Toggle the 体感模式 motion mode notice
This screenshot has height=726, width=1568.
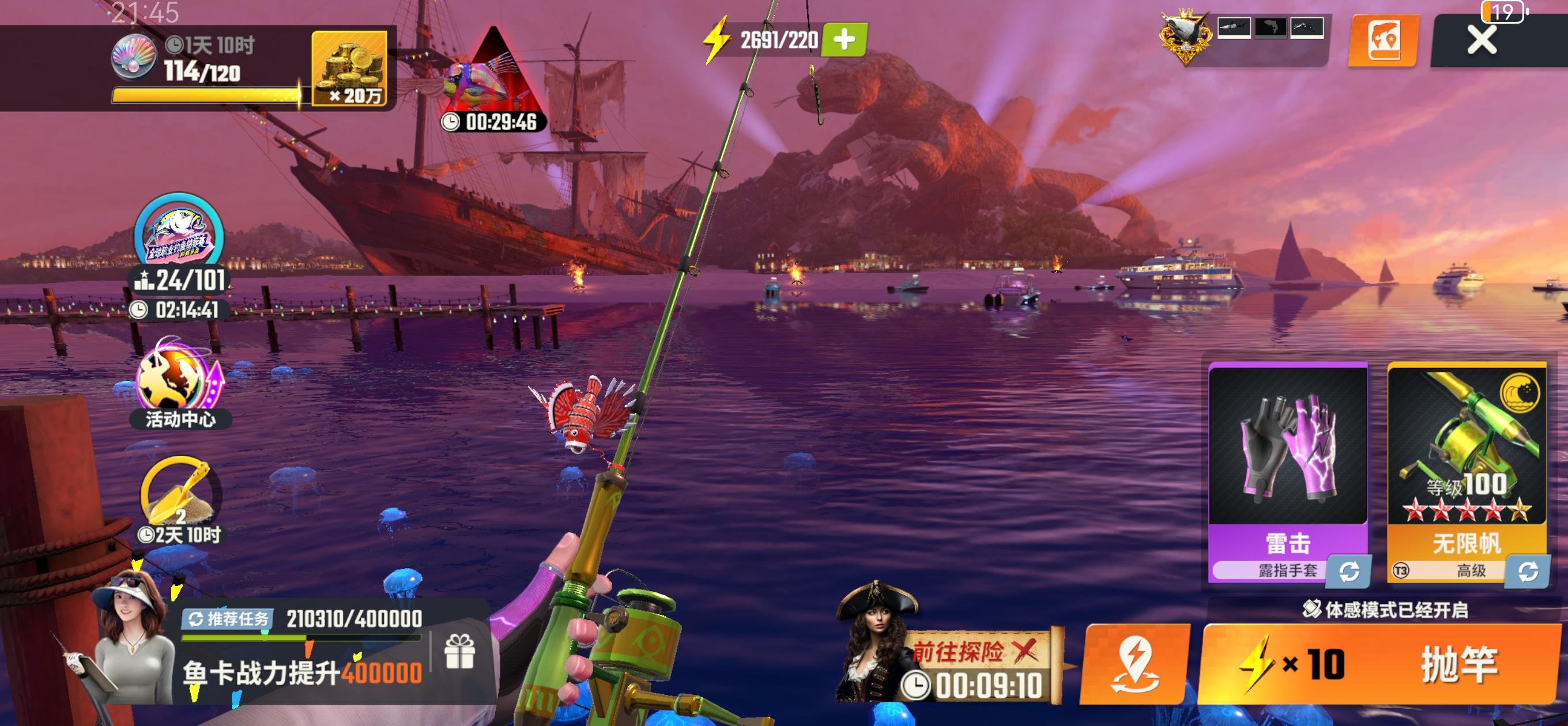point(1385,609)
